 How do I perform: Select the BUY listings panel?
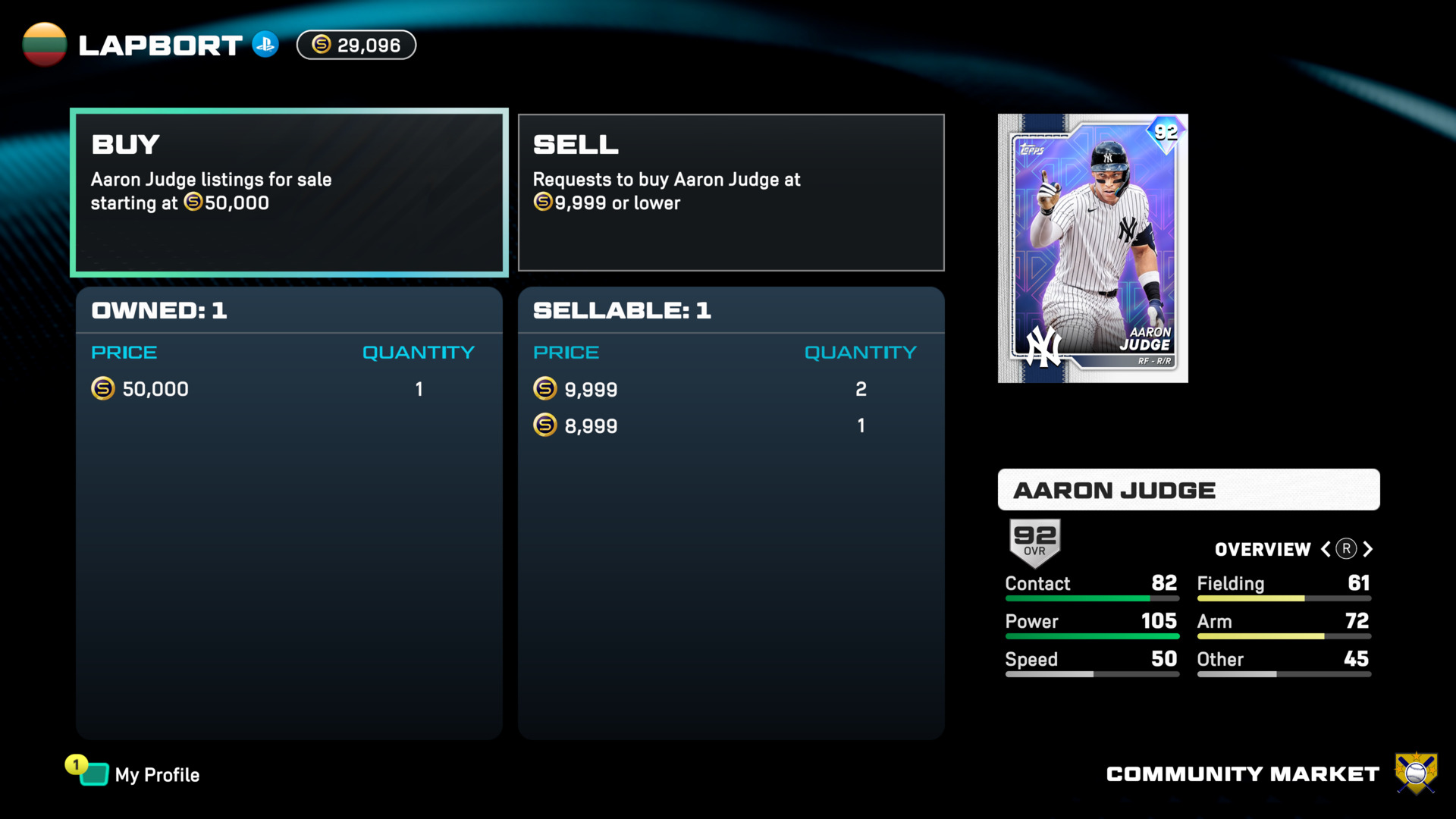pyautogui.click(x=289, y=193)
